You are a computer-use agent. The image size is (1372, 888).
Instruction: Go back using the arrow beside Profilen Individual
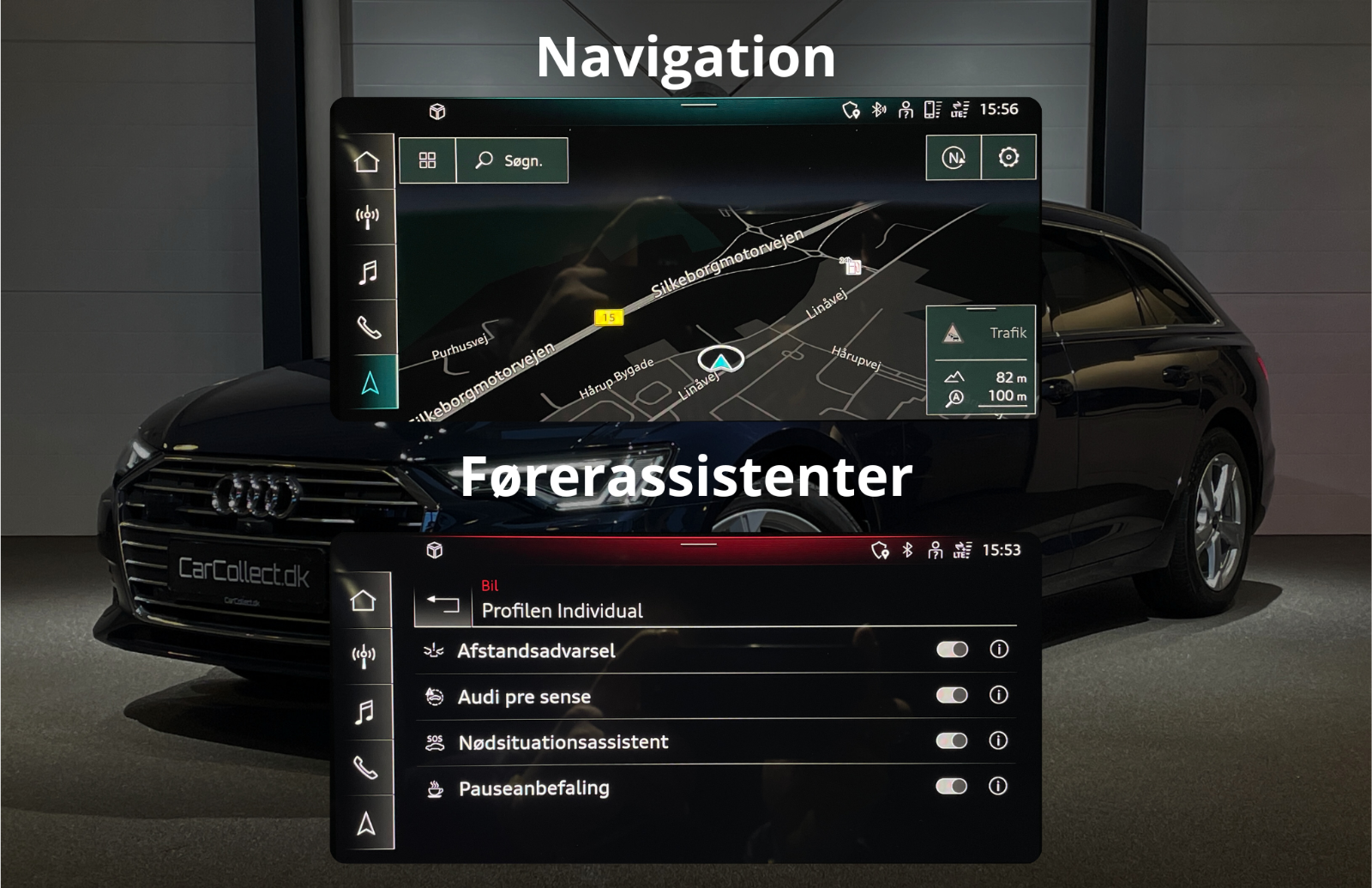point(442,604)
